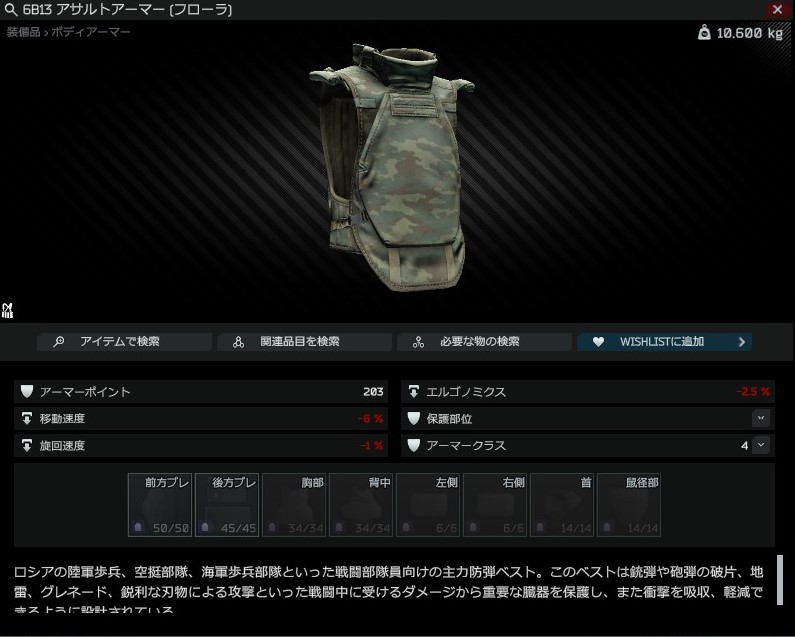Click the 装備品 breadcrumb category
The width and height of the screenshot is (795, 637).
[23, 32]
